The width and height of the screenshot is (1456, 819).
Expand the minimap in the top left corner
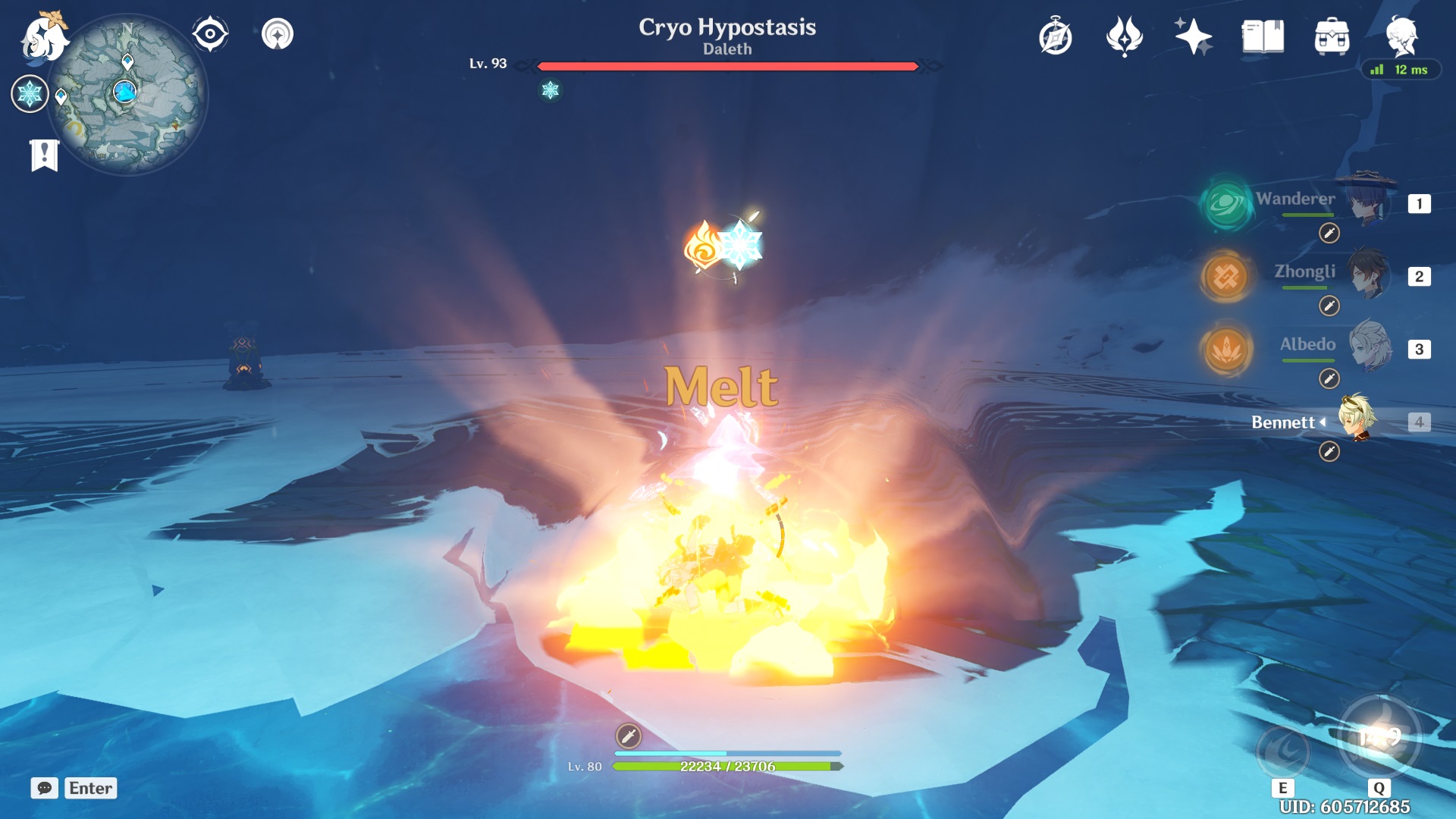[x=125, y=91]
